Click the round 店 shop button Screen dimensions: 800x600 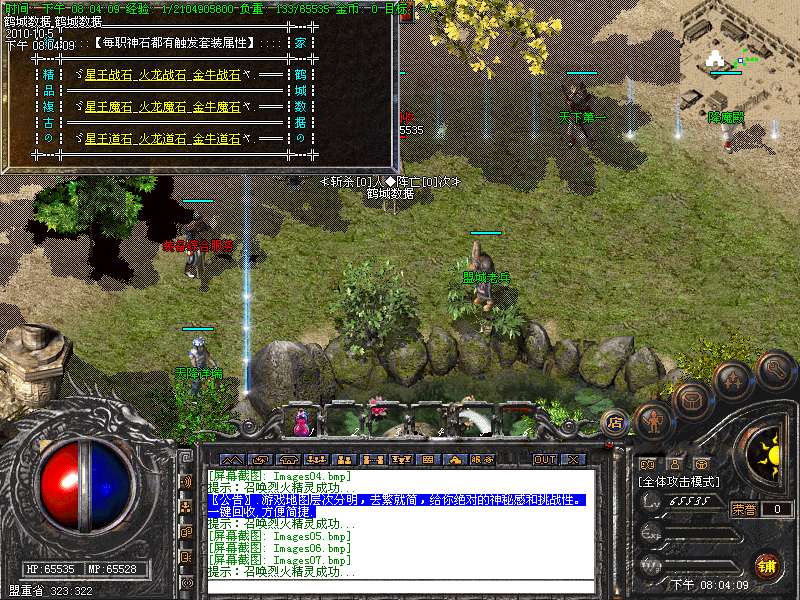[615, 422]
